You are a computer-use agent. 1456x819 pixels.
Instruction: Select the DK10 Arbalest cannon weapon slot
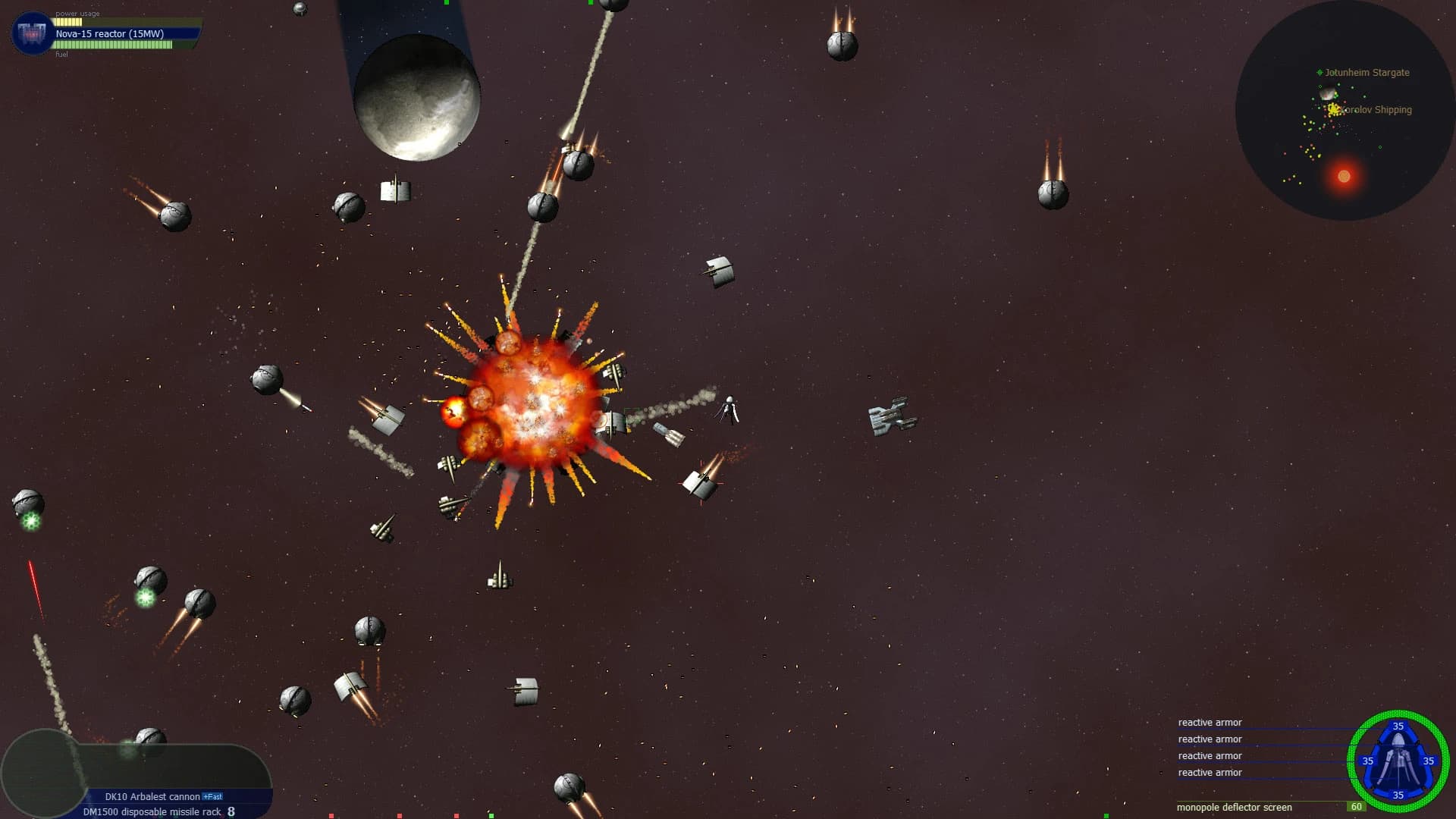coord(151,796)
